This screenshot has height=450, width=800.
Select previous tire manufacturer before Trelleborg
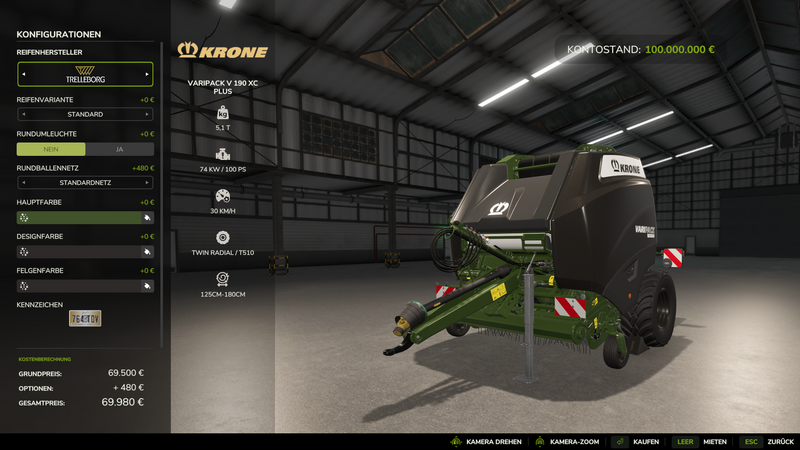(x=23, y=74)
